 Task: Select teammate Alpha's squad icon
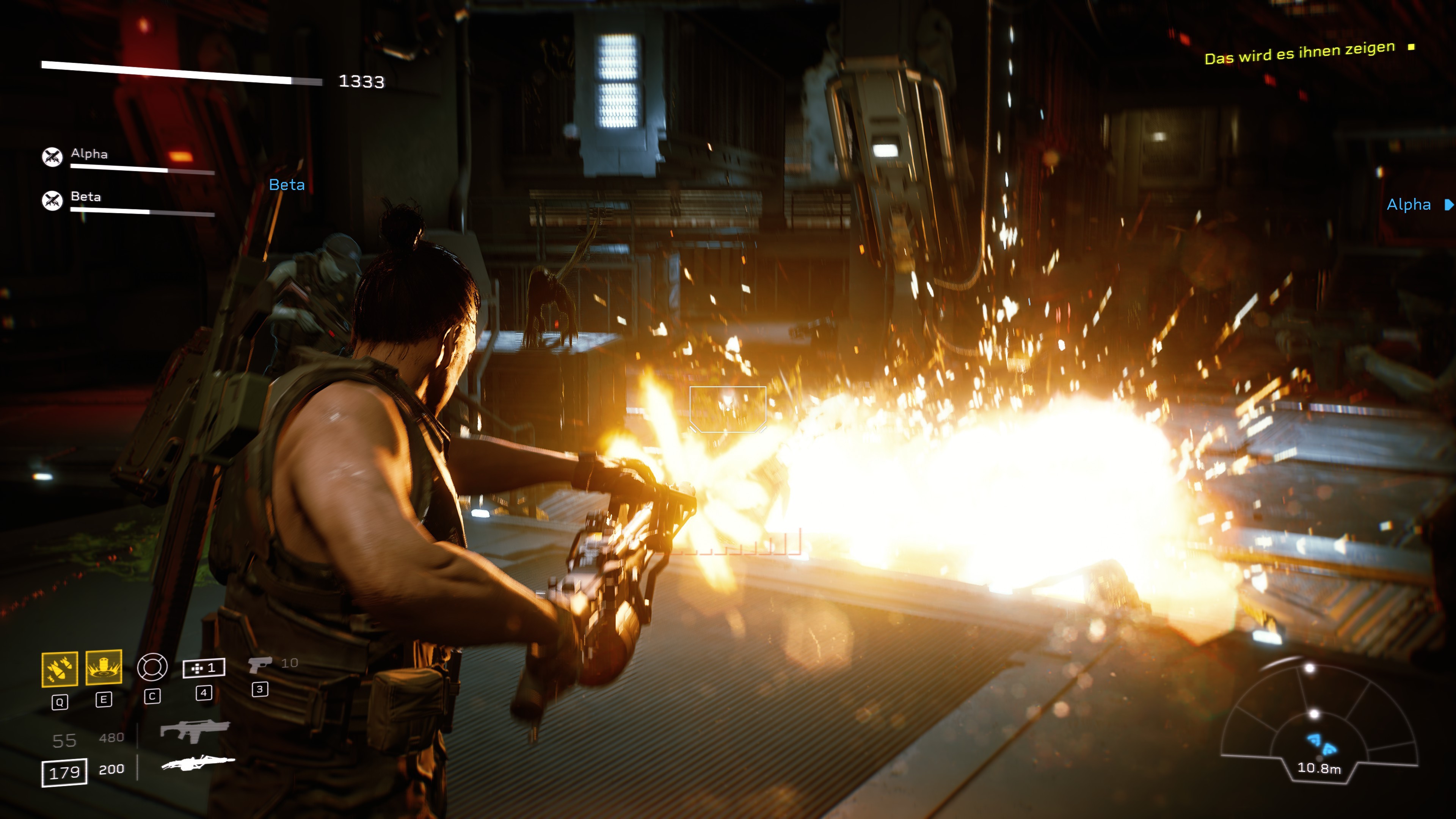point(52,157)
